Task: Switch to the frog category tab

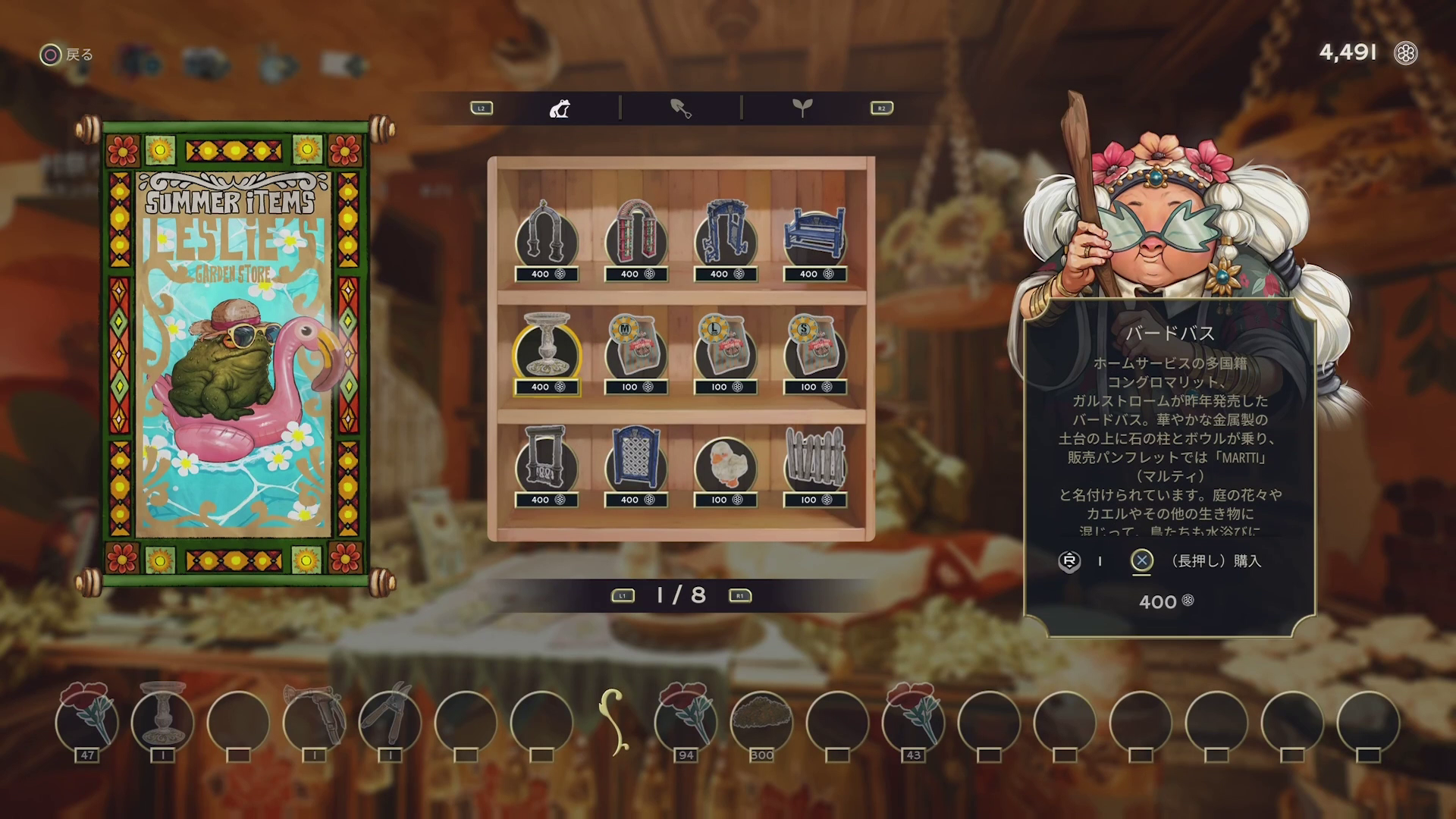Action: (560, 108)
